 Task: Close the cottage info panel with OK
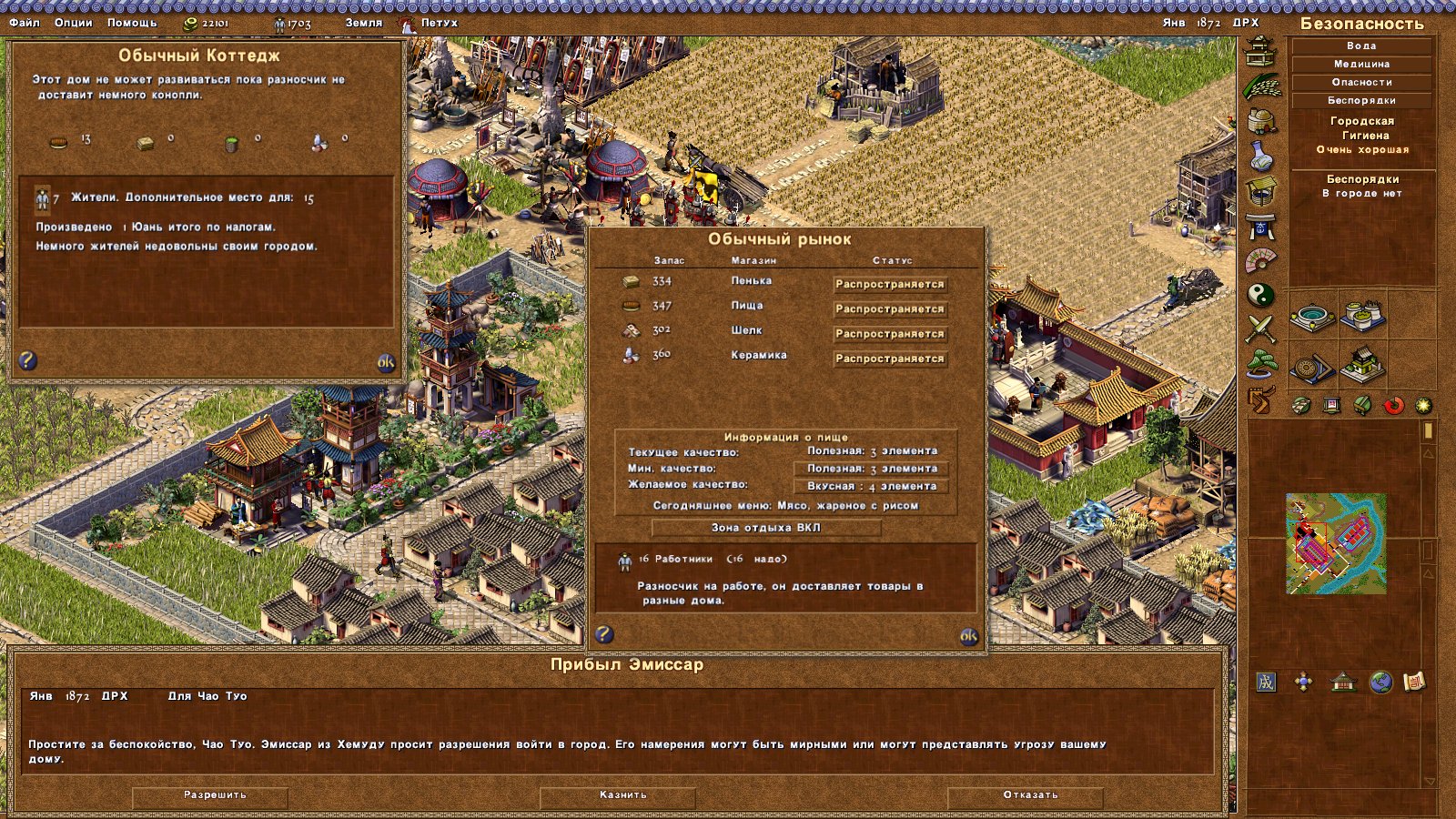coord(386,362)
